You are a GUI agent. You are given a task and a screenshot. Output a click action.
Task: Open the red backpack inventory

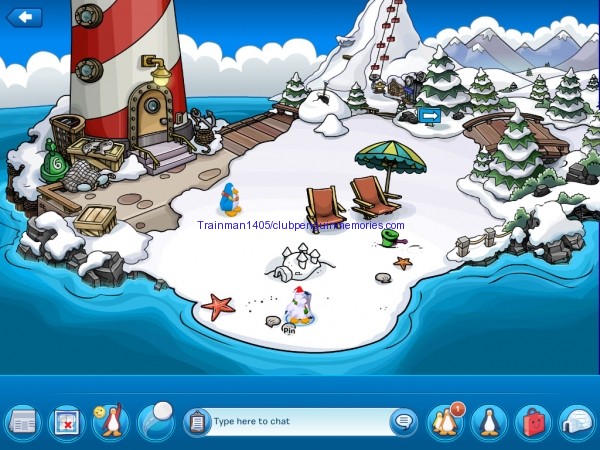pos(533,421)
